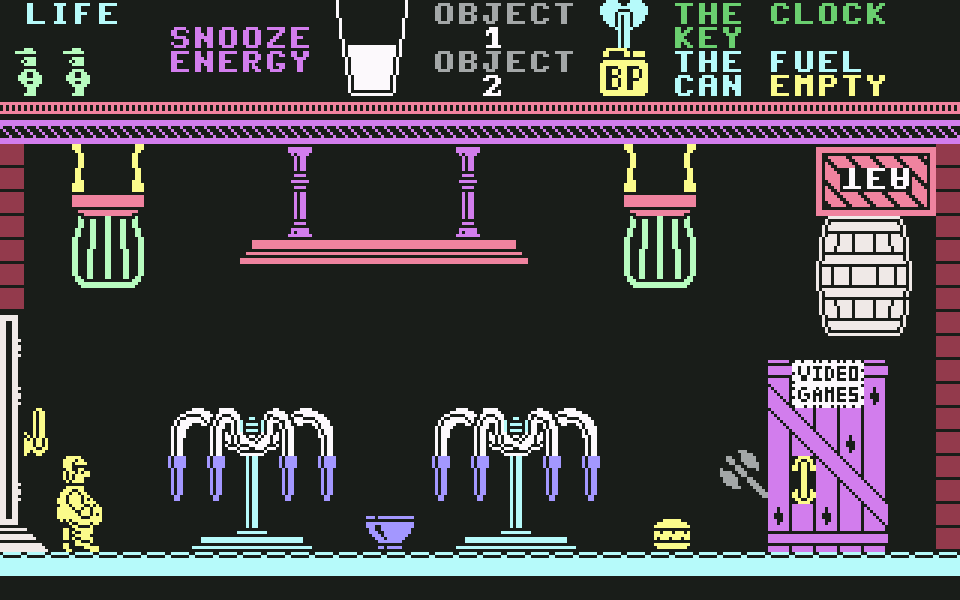Select the empty fuel can item
Viewport: 960px width, 600px height.
tap(623, 74)
